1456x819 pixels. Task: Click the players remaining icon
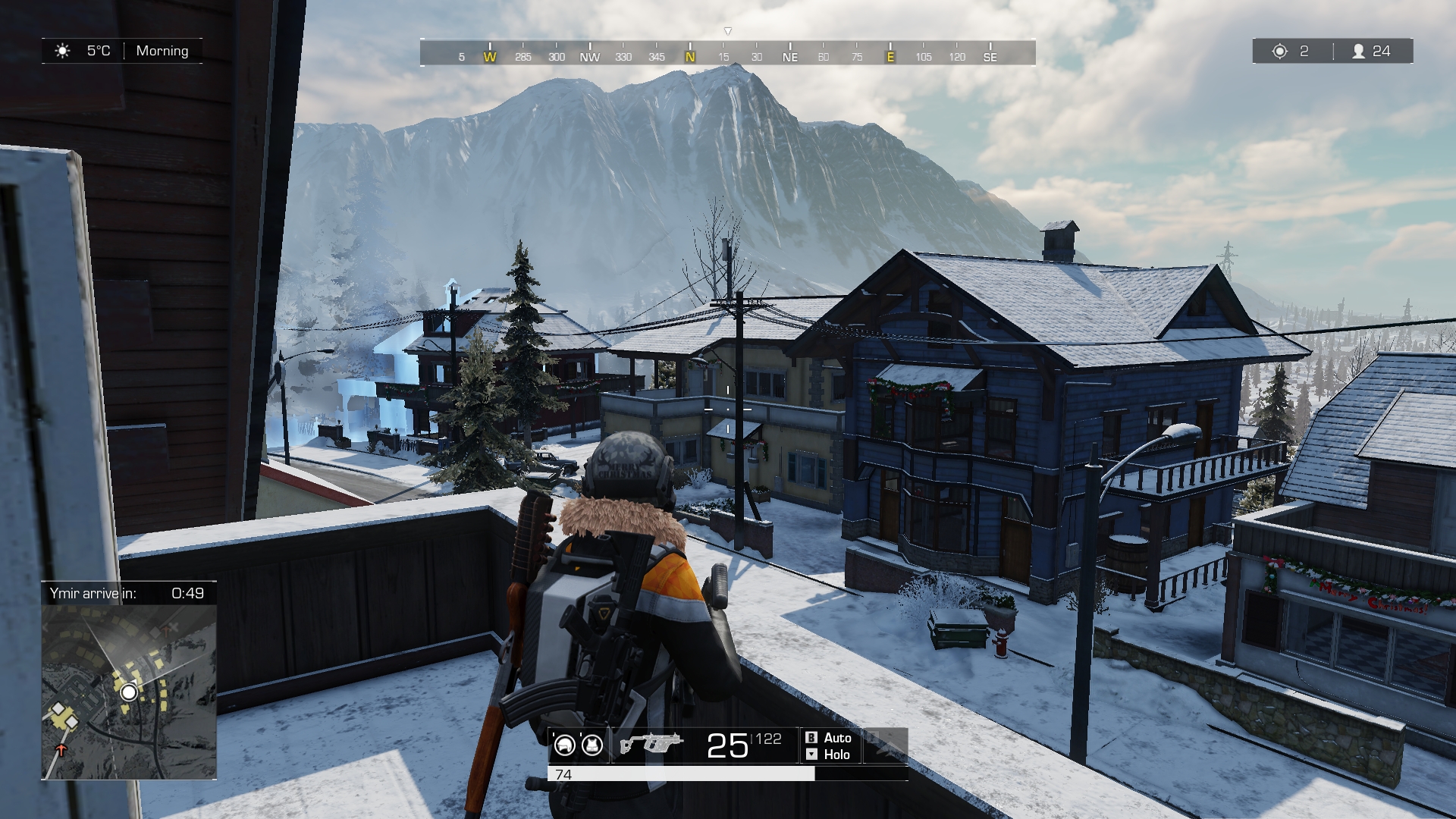click(x=1359, y=51)
